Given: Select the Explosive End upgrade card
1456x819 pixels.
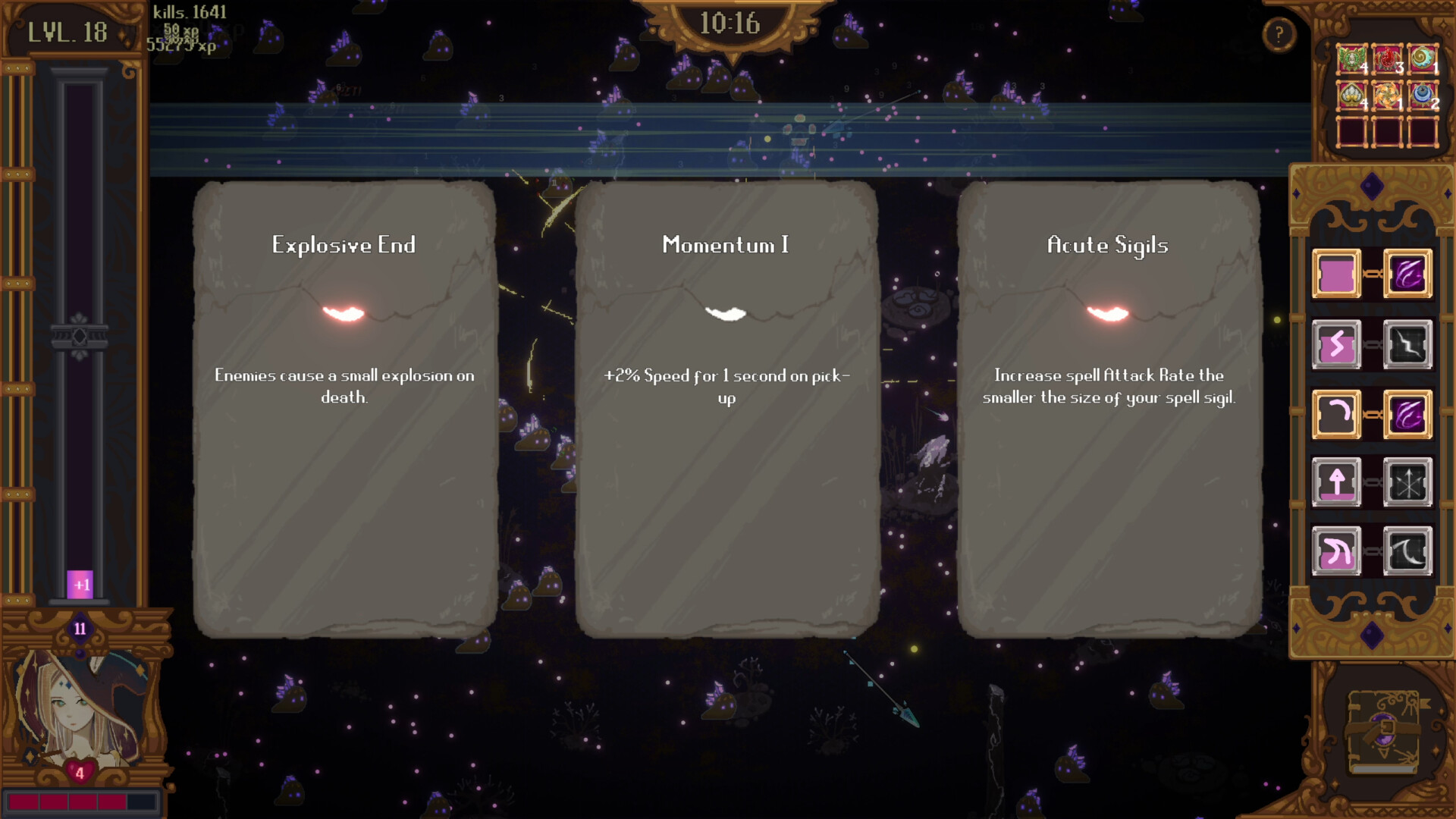Looking at the screenshot, I should click(345, 409).
